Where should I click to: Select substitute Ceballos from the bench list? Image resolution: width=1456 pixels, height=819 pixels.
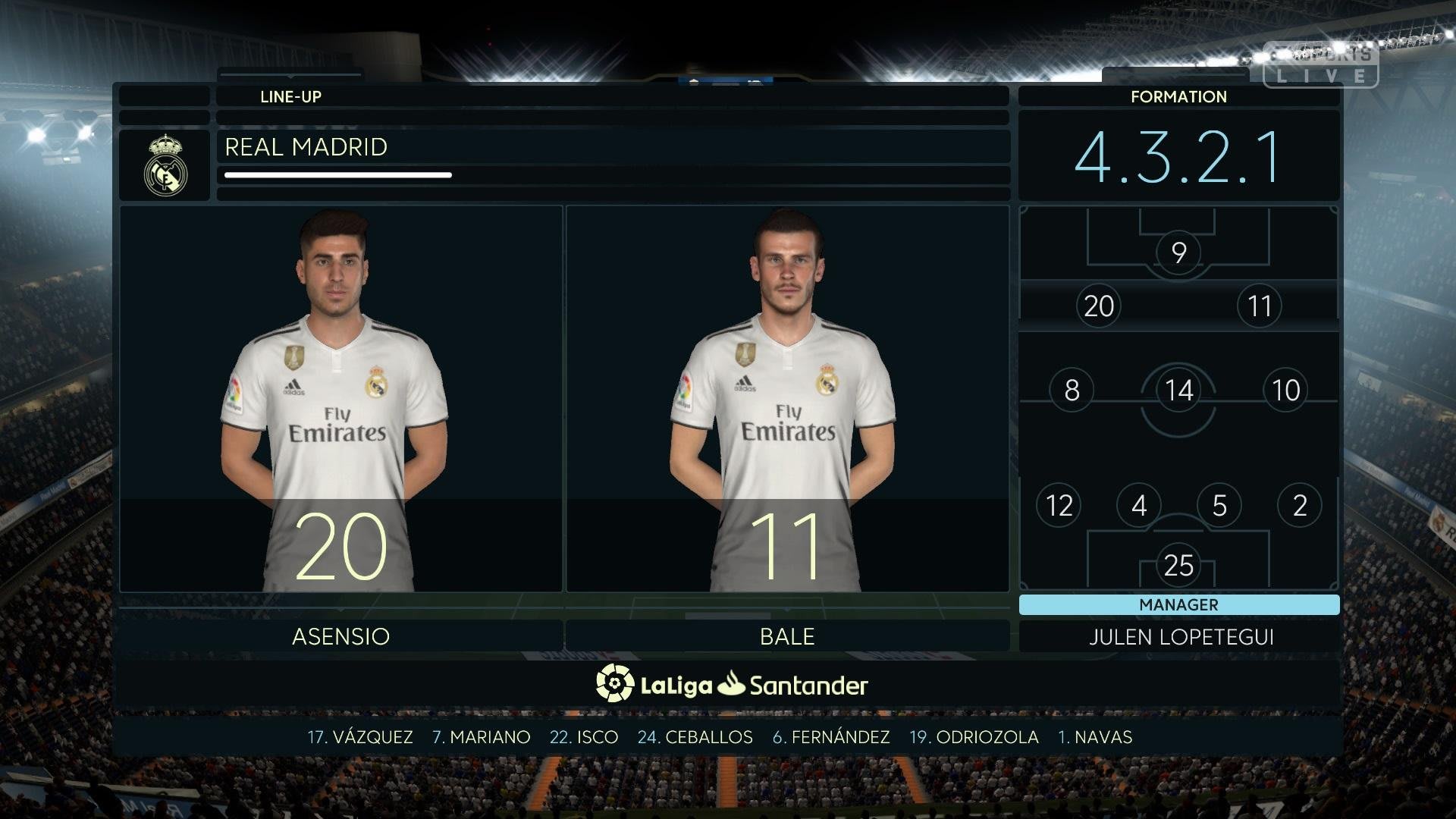pos(695,737)
